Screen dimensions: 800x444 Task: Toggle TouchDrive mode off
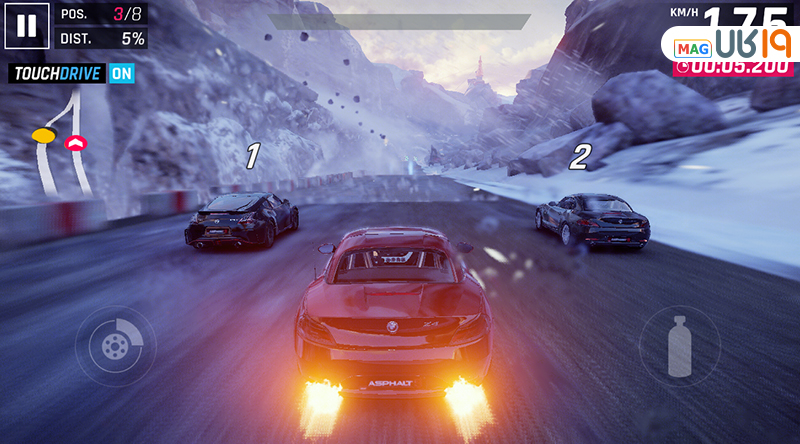pos(121,73)
